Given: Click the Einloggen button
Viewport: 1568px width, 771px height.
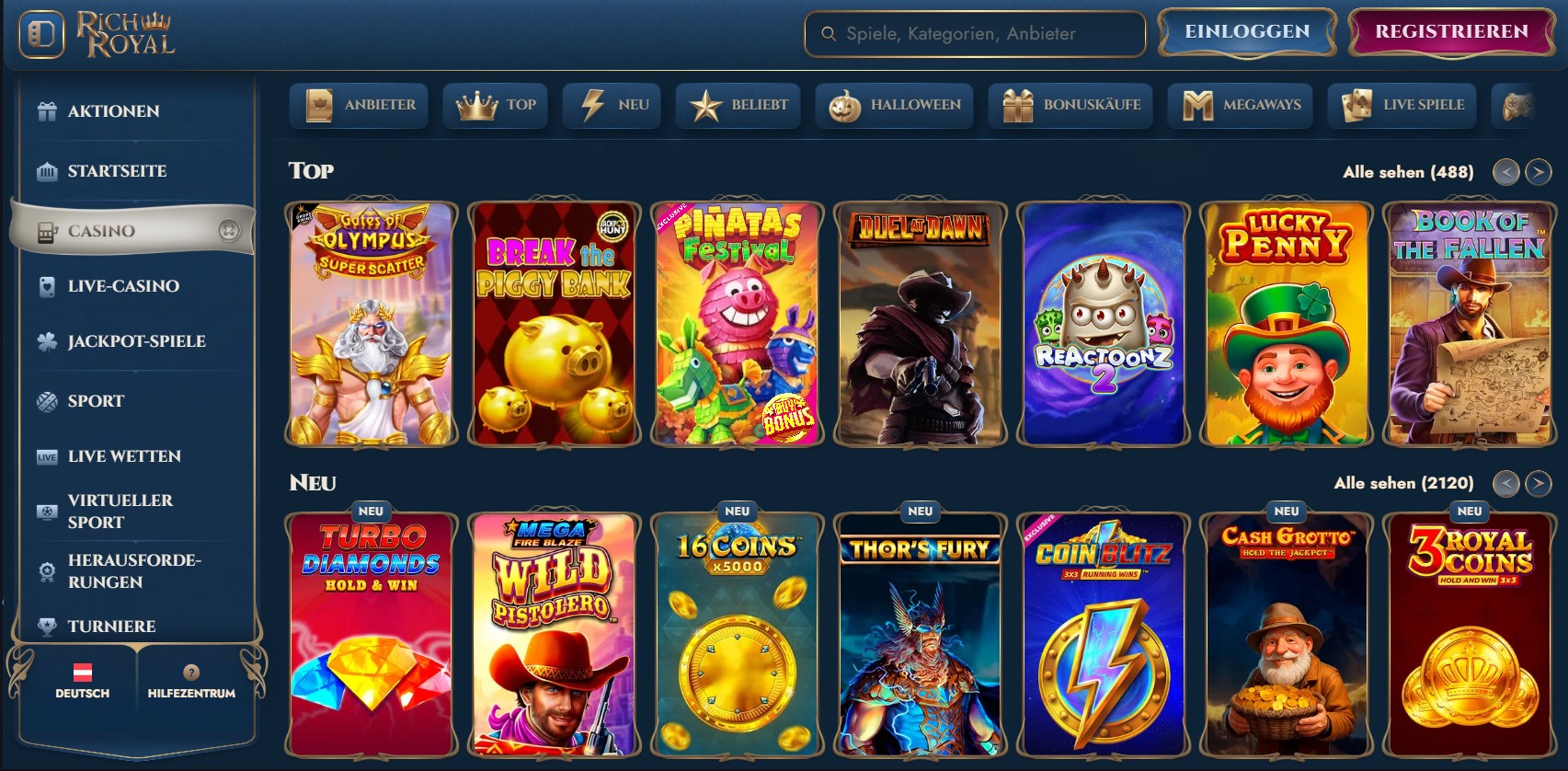Looking at the screenshot, I should 1247,30.
